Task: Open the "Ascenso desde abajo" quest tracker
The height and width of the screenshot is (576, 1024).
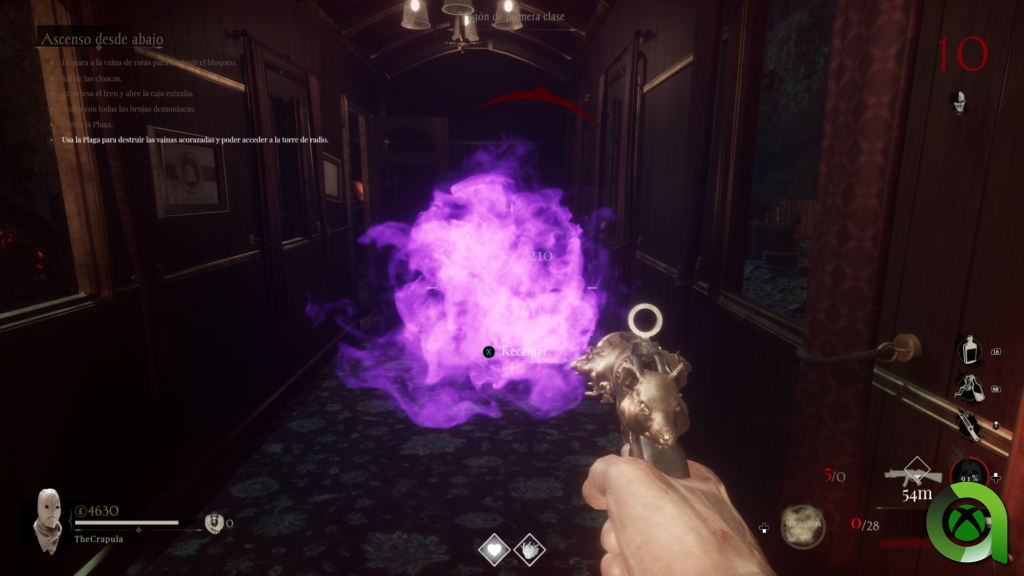Action: click(102, 40)
